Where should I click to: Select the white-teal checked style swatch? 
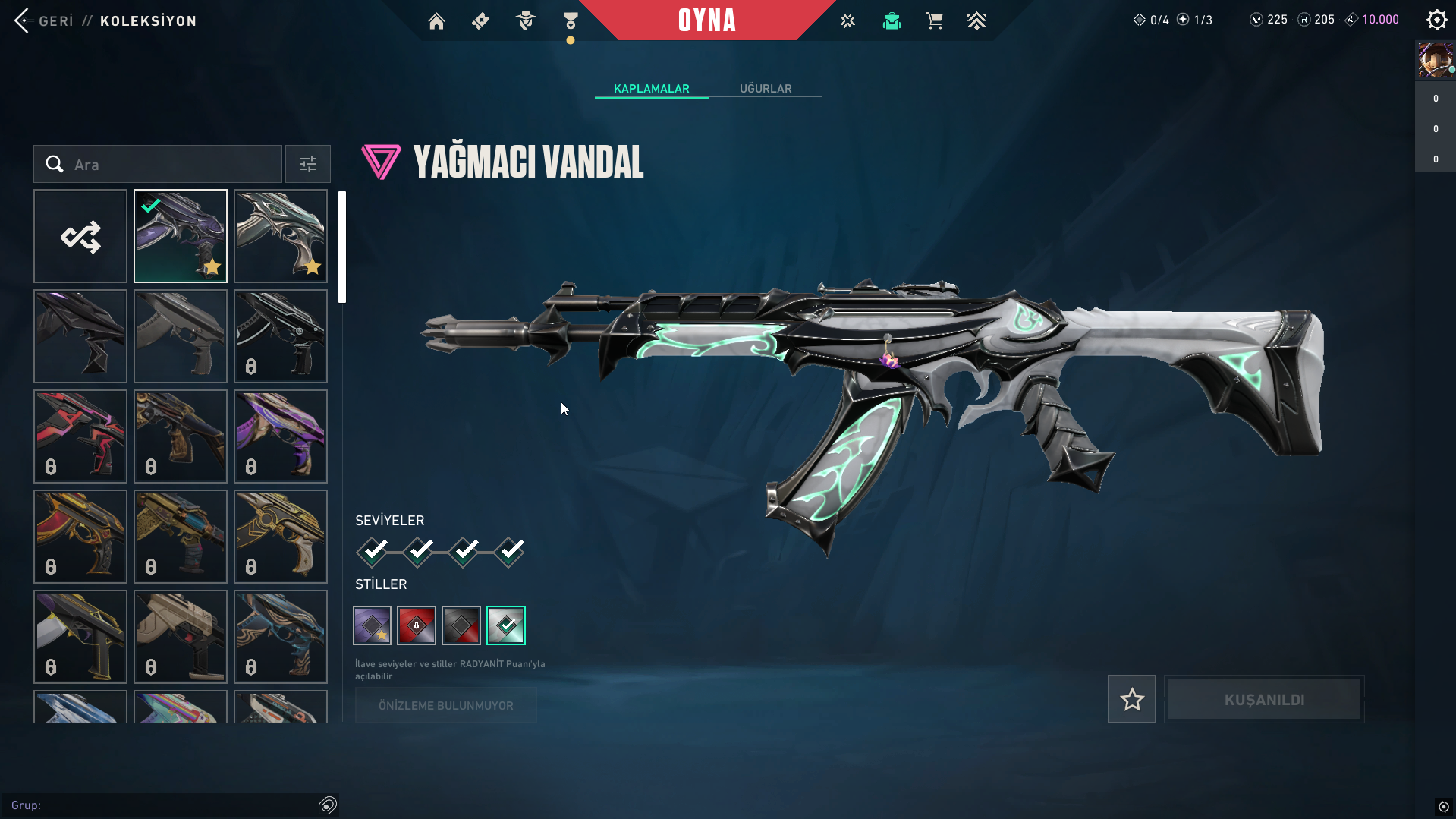tap(506, 625)
